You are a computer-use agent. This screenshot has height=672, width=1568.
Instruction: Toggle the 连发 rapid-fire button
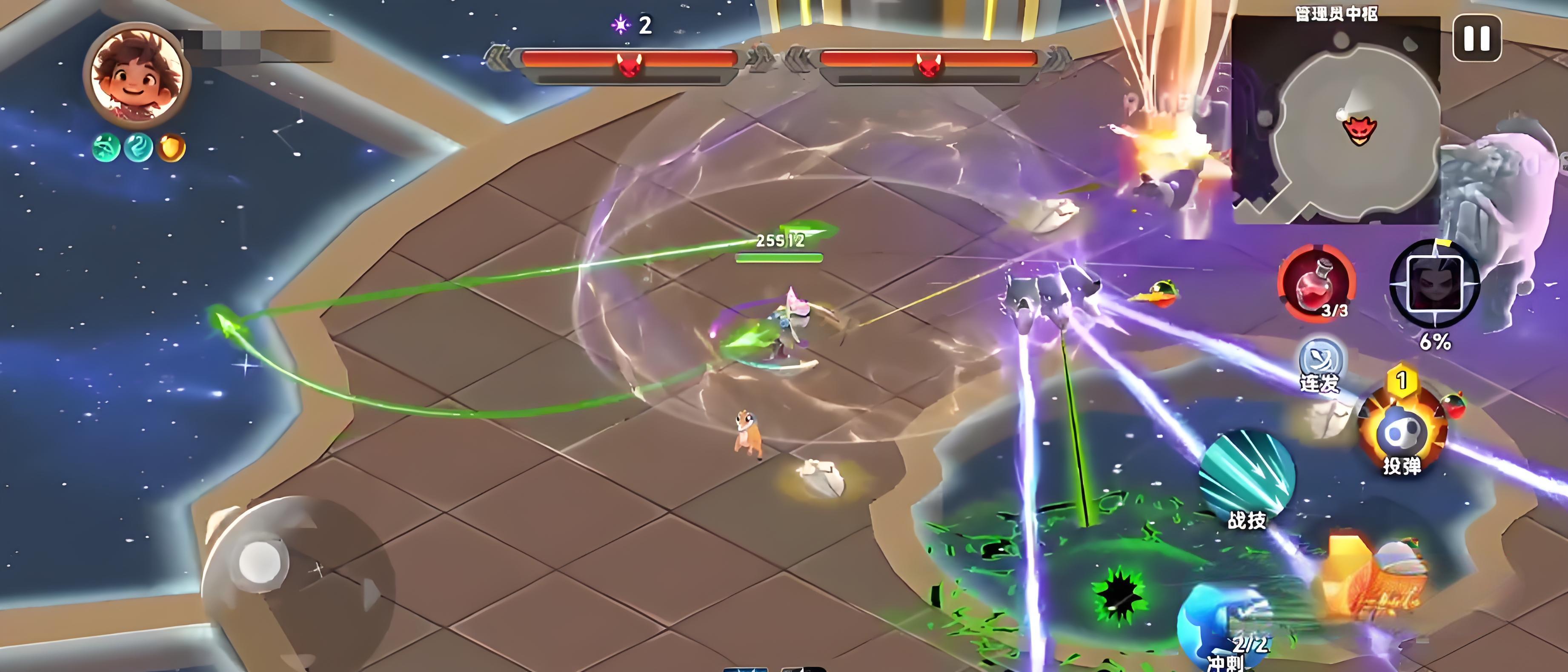pyautogui.click(x=1320, y=365)
